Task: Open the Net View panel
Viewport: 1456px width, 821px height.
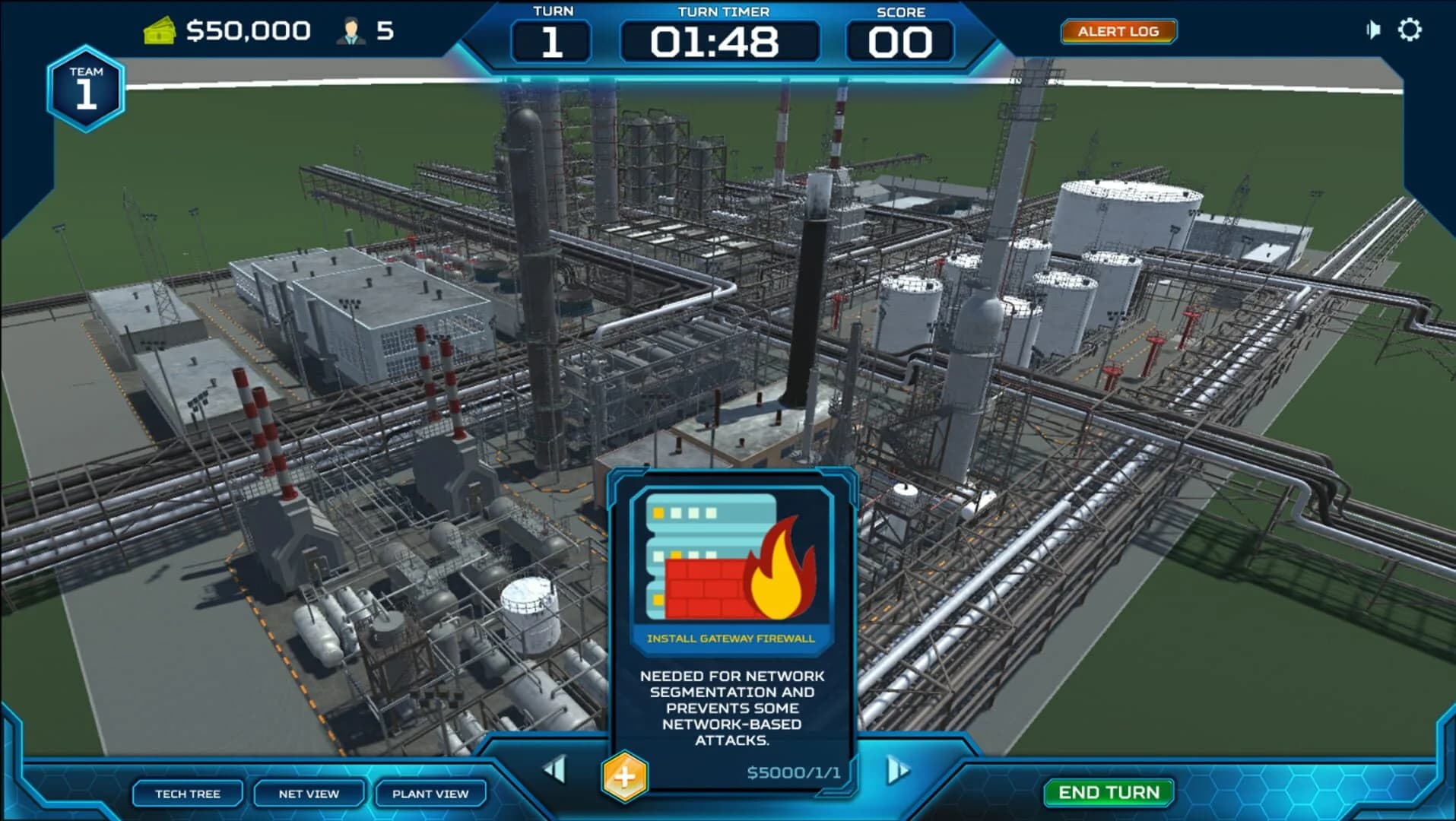Action: coord(307,794)
